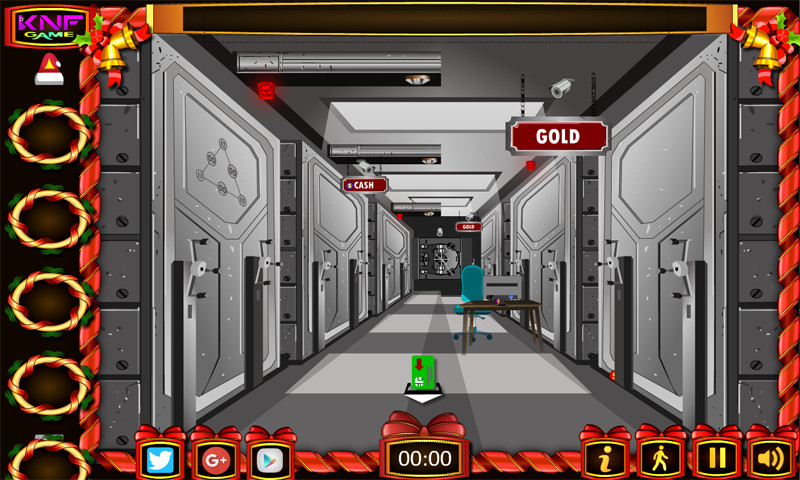This screenshot has width=800, height=480.
Task: Show the game info button
Action: 605,458
